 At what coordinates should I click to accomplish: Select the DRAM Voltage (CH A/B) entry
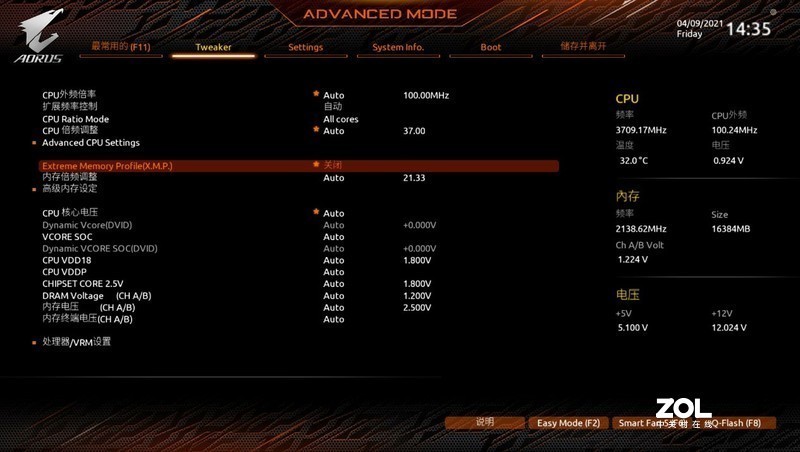coord(96,296)
